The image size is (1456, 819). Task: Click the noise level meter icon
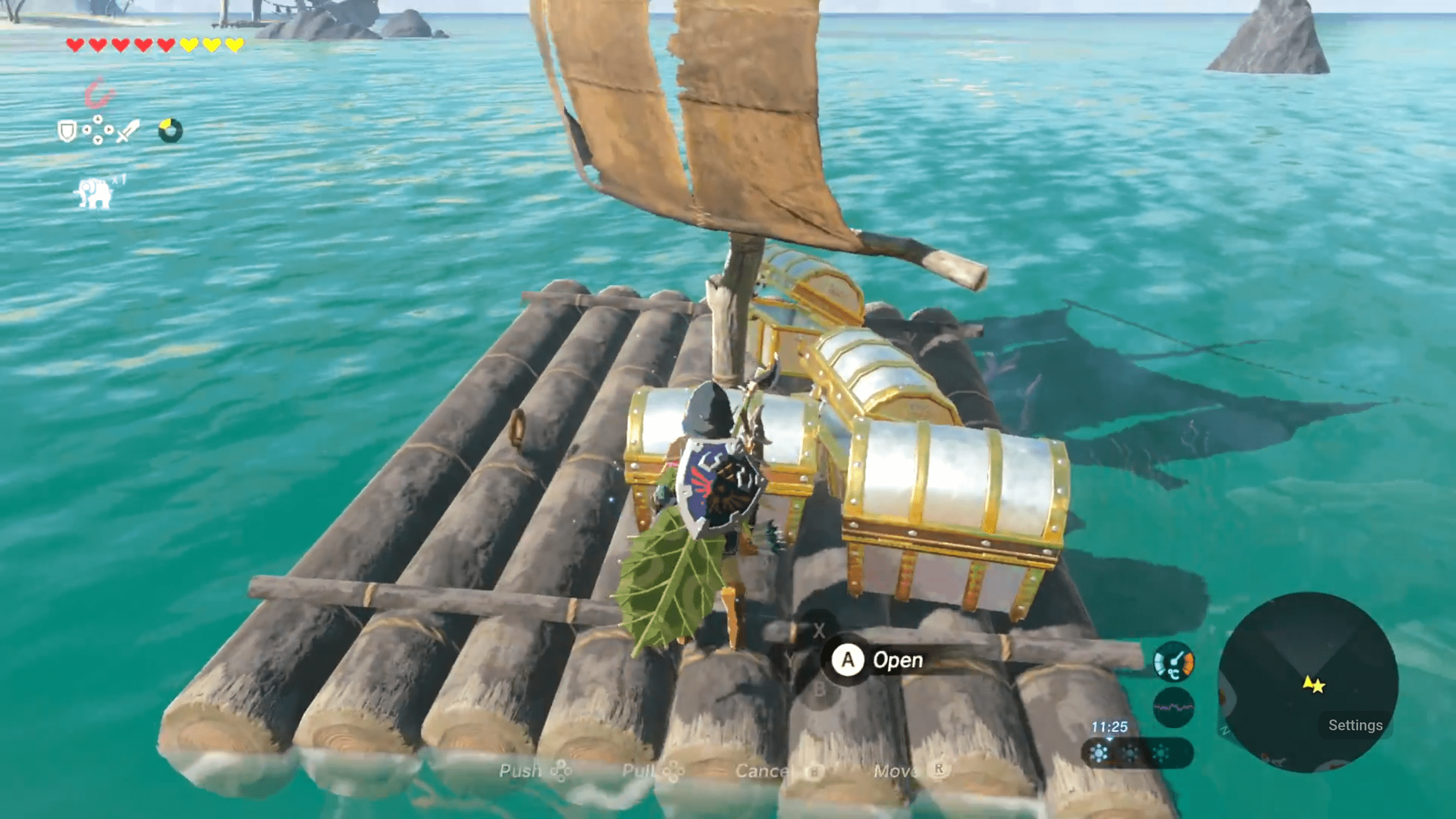pos(1173,708)
